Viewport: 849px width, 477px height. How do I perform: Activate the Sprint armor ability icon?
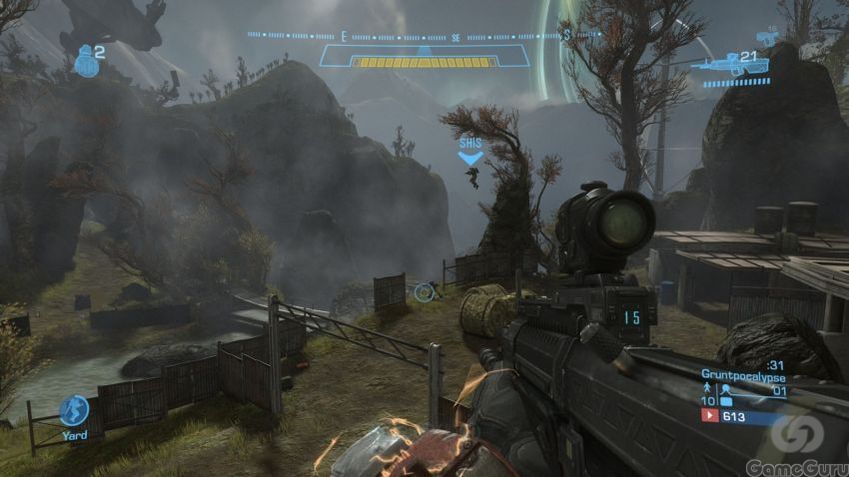click(x=74, y=410)
